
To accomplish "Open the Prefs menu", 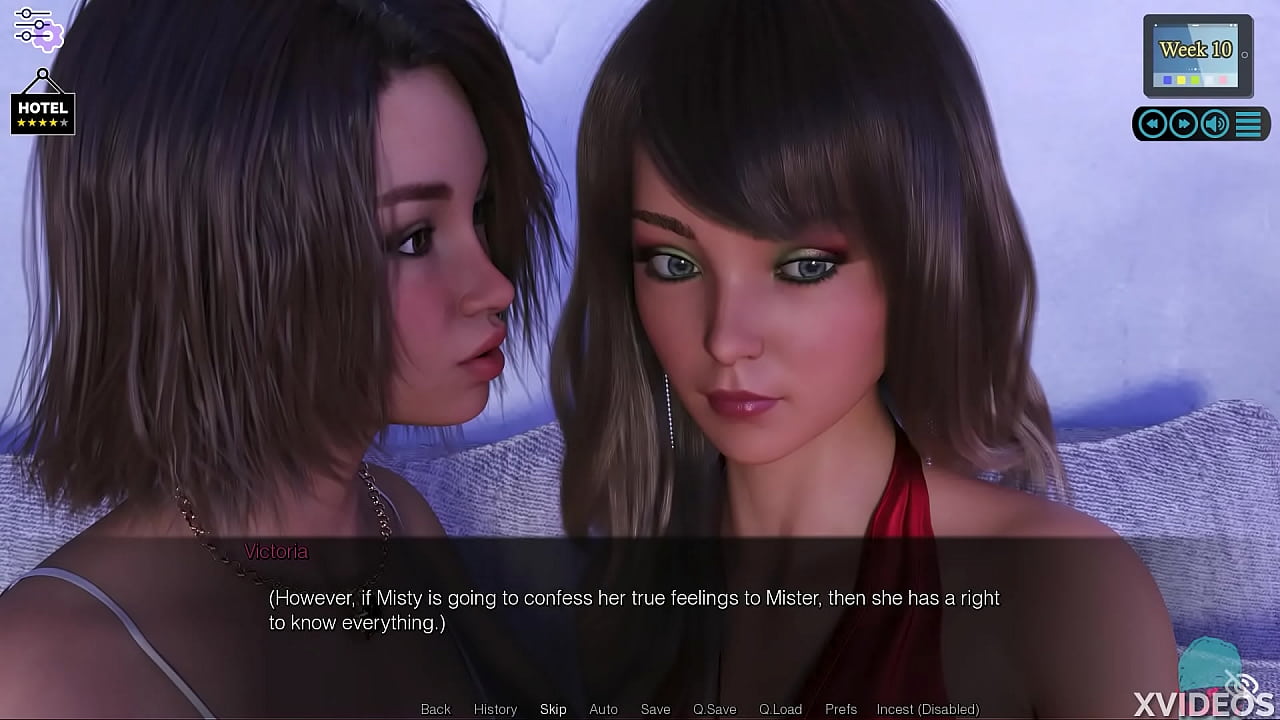I will click(x=840, y=709).
